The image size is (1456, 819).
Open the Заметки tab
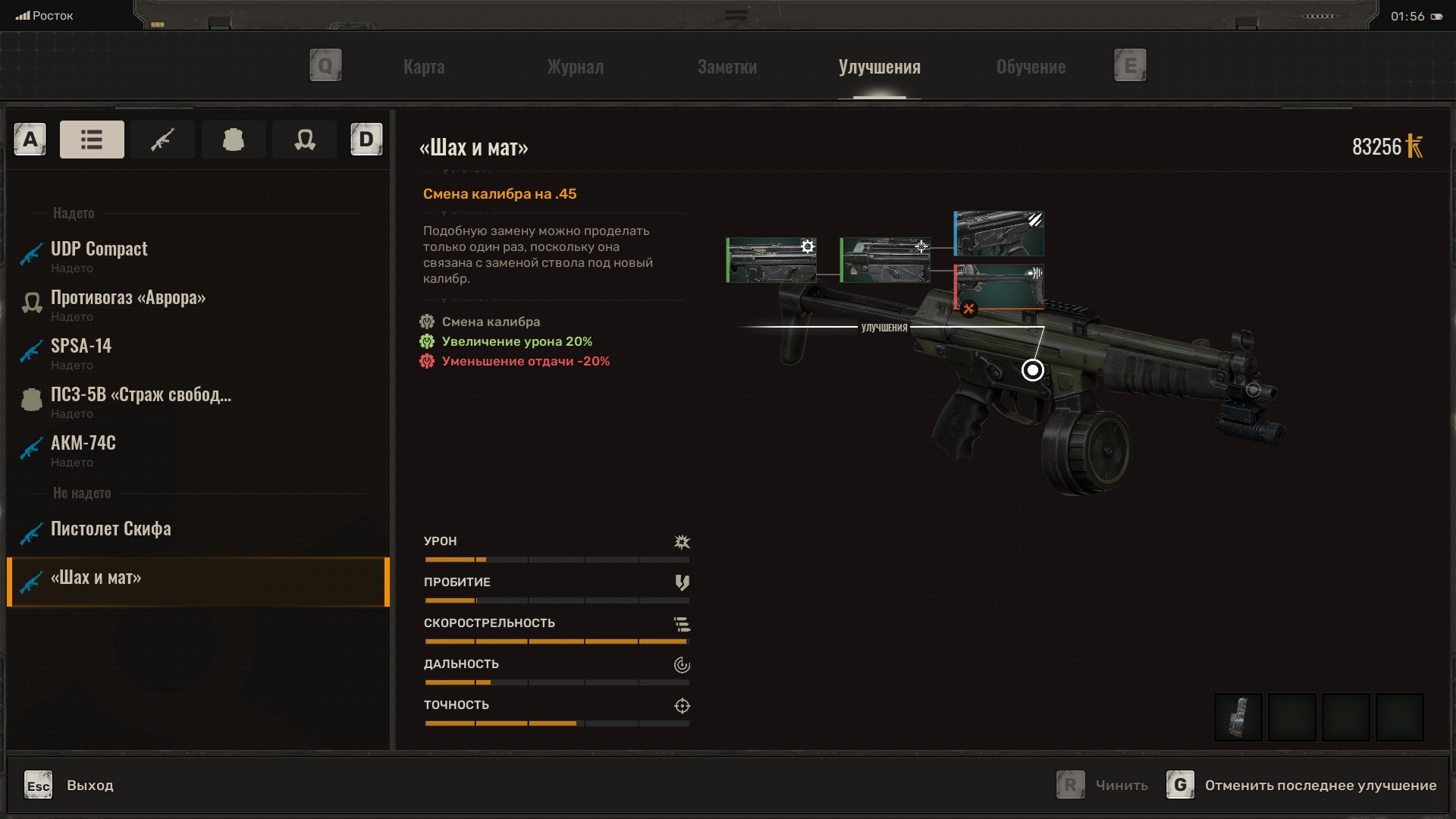(726, 67)
